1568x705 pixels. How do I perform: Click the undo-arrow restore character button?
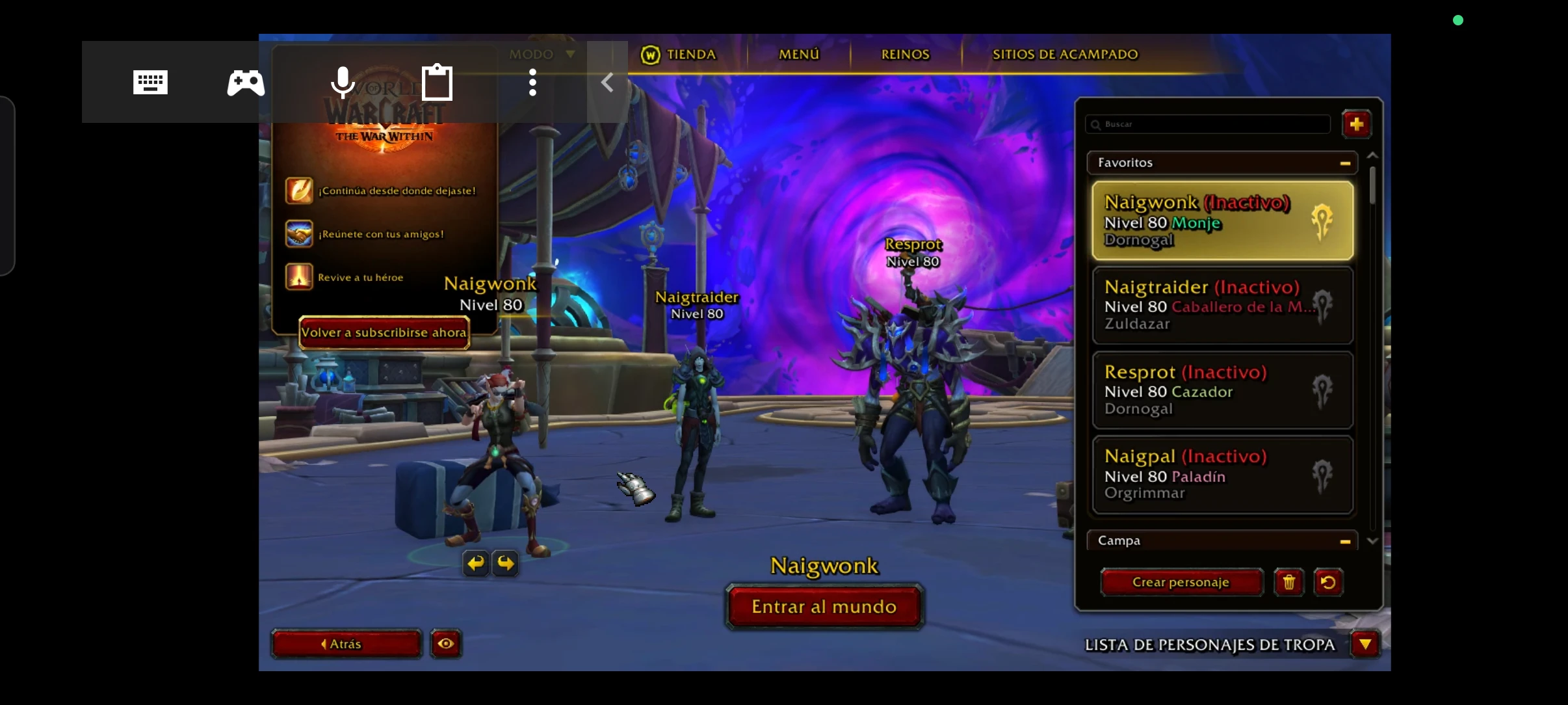[x=1328, y=582]
